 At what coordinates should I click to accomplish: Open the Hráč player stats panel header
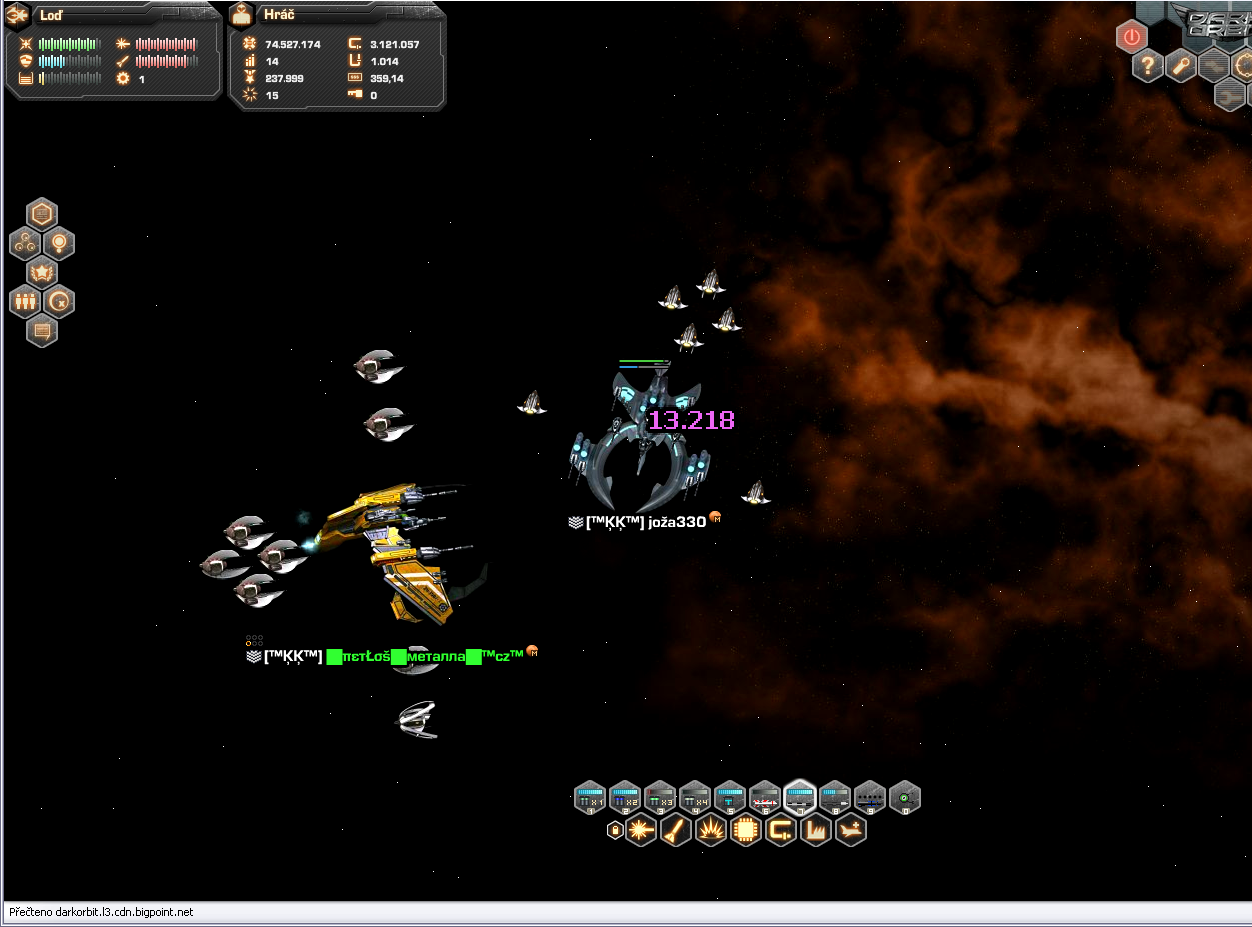[x=280, y=15]
